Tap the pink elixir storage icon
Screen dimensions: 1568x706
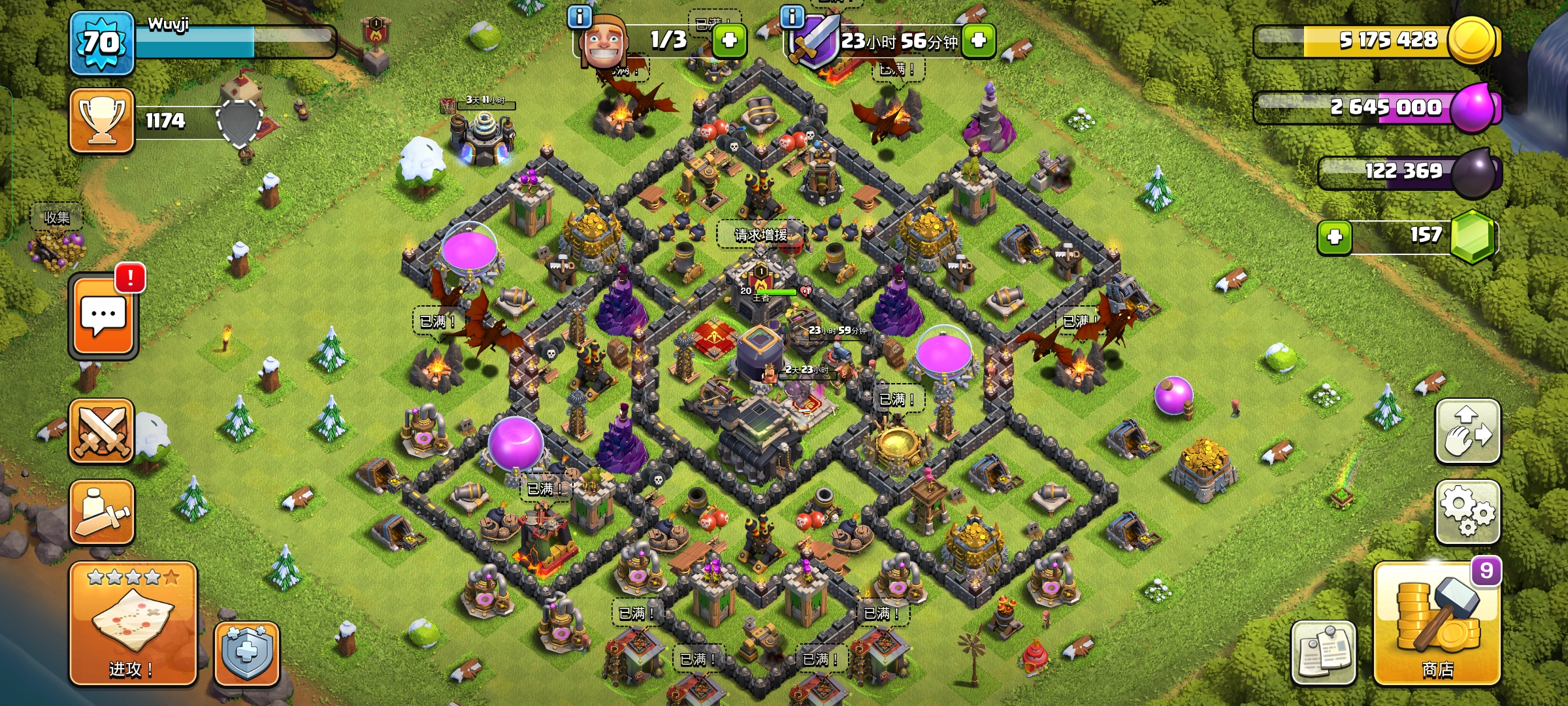pos(1475,108)
